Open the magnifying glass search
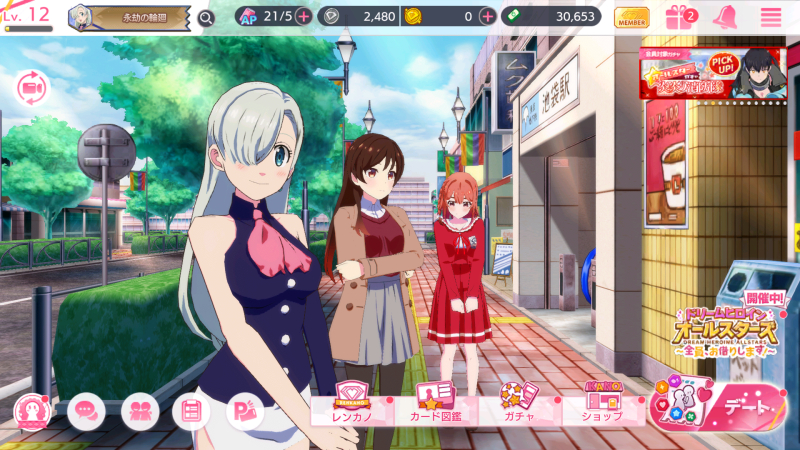This screenshot has width=800, height=450. (x=206, y=17)
